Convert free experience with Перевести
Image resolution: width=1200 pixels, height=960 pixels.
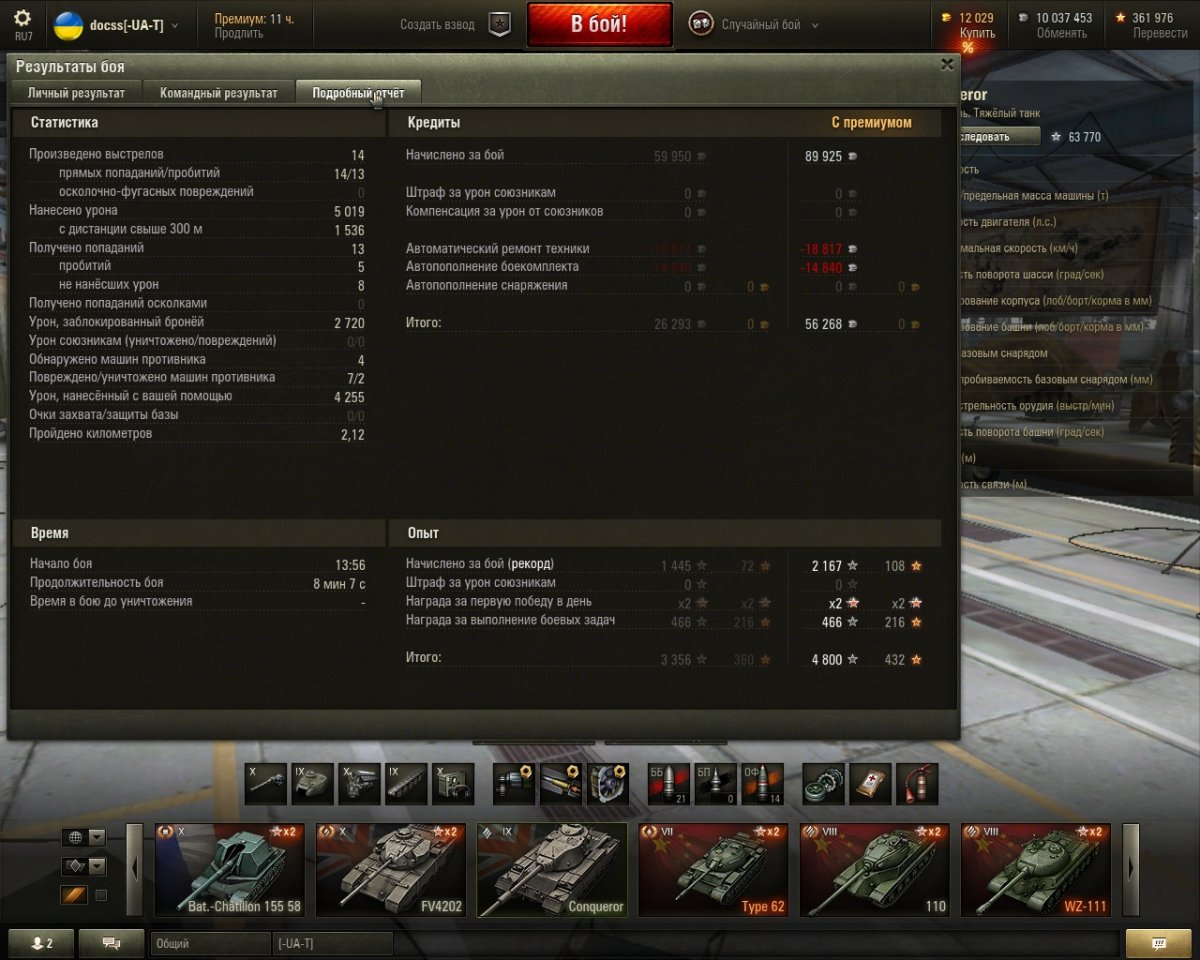click(x=1160, y=33)
